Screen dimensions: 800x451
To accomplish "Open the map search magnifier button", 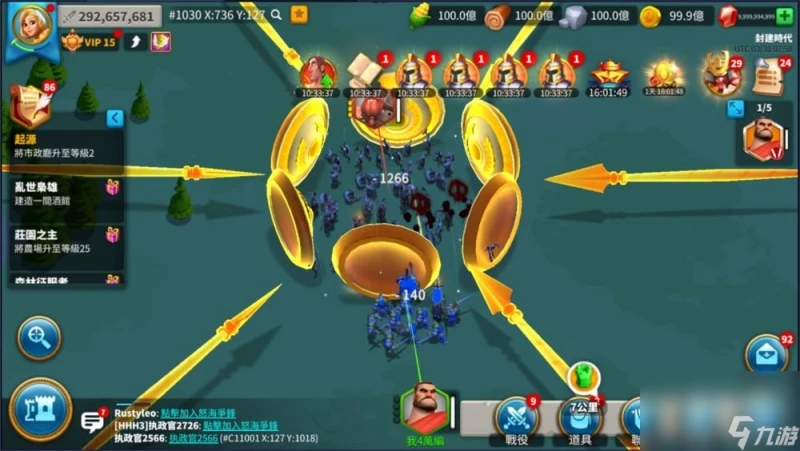I will 39,338.
